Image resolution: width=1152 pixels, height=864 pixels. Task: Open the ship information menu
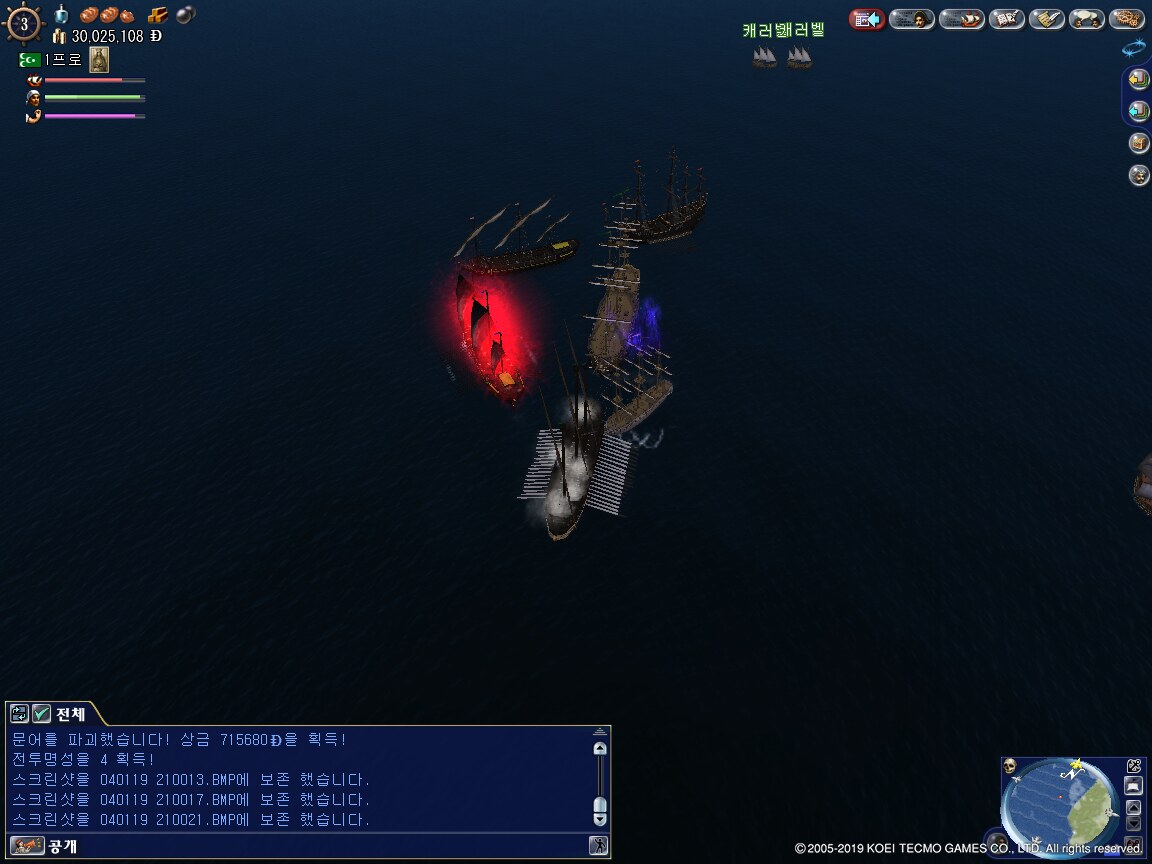[961, 19]
